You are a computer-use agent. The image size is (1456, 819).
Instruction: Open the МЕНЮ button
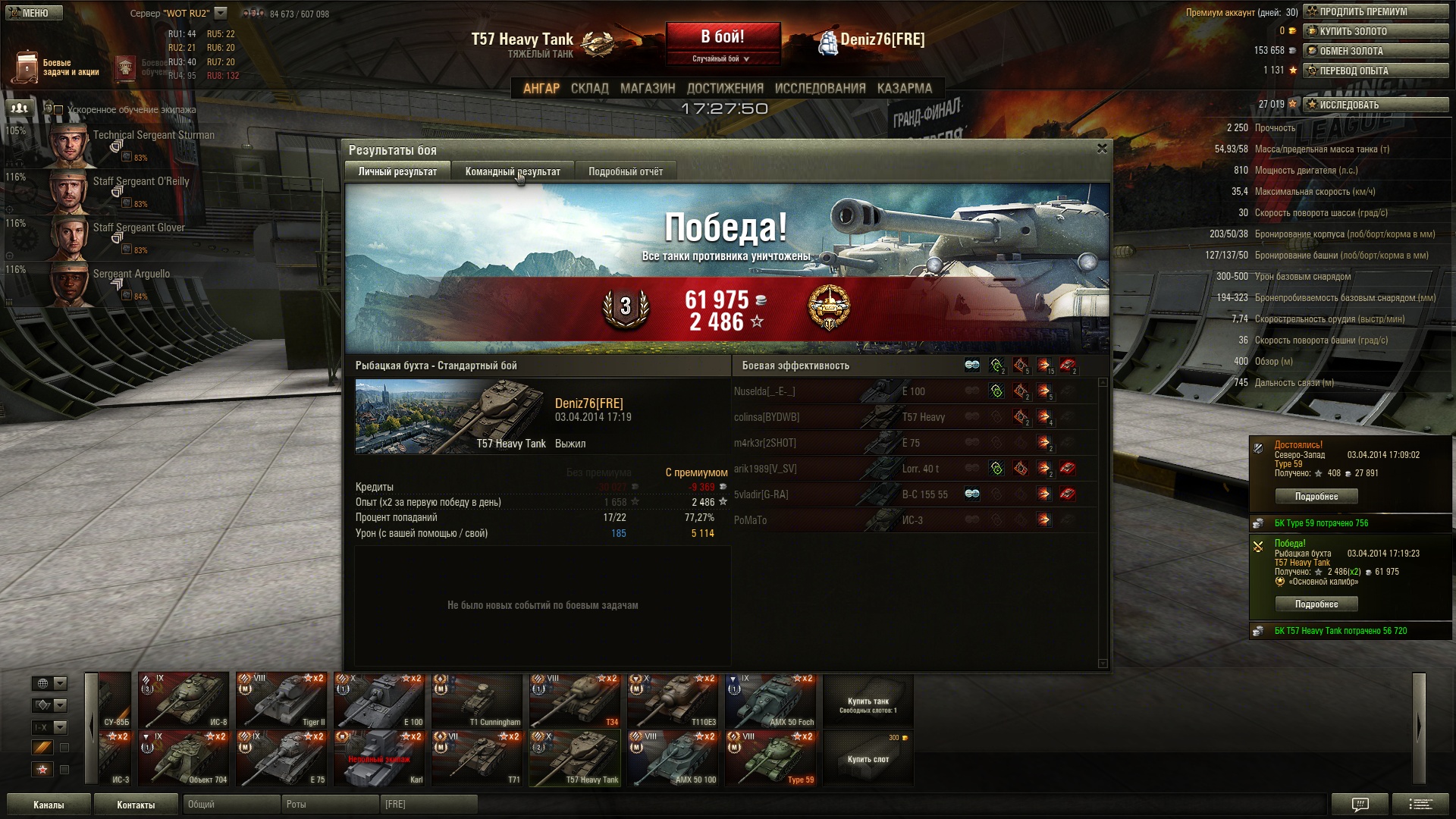pyautogui.click(x=33, y=13)
